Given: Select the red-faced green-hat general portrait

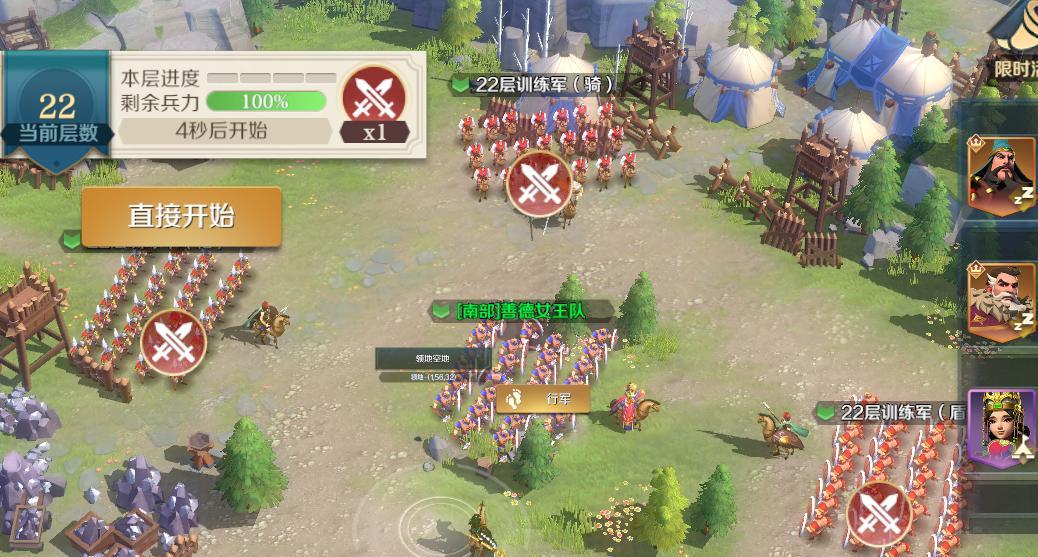Looking at the screenshot, I should coord(1003,176).
